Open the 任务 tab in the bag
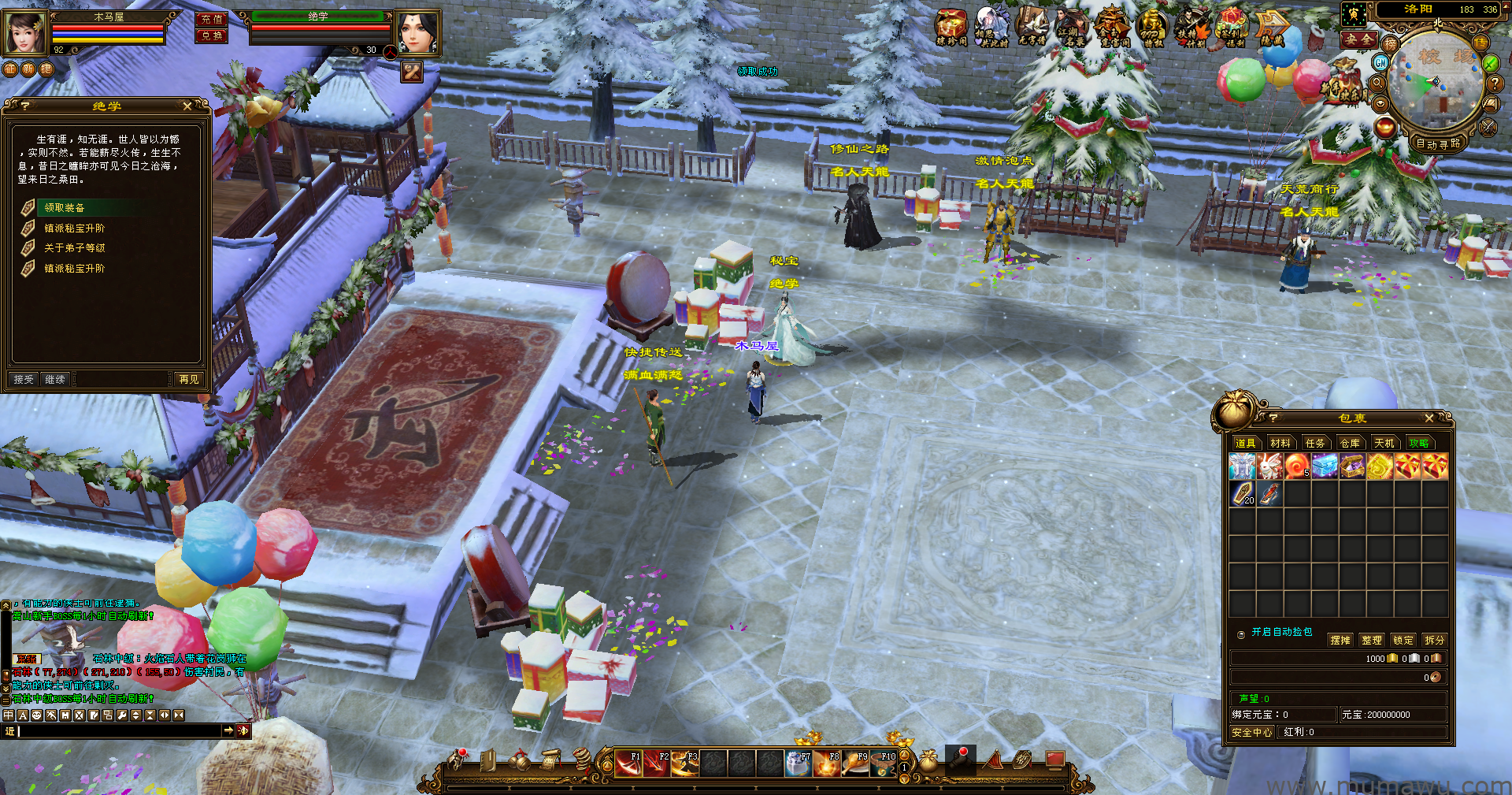Image resolution: width=1512 pixels, height=795 pixels. (x=1315, y=444)
